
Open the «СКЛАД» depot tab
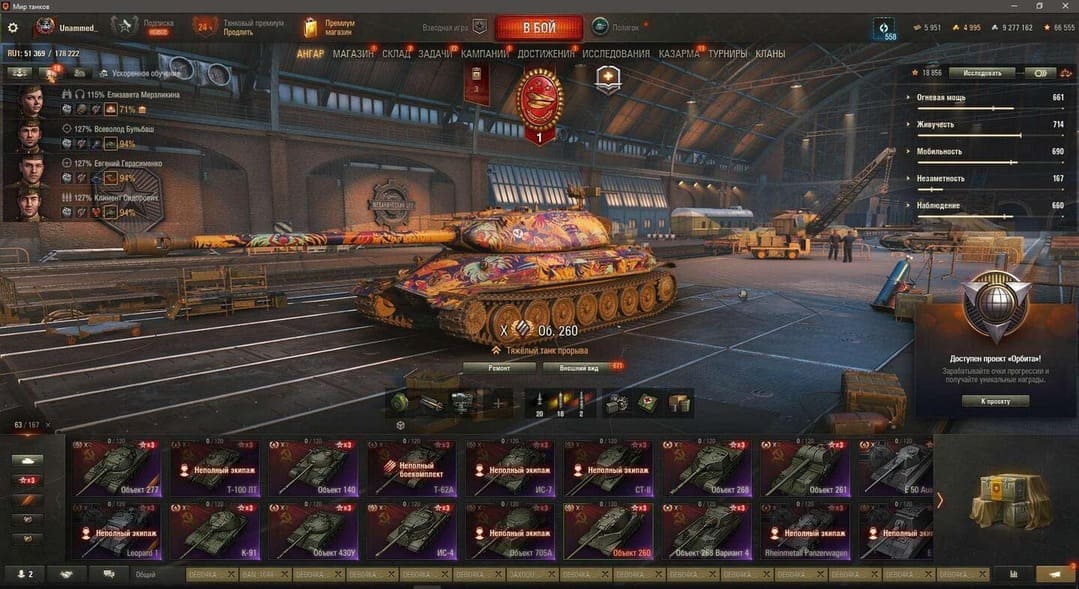(x=396, y=54)
